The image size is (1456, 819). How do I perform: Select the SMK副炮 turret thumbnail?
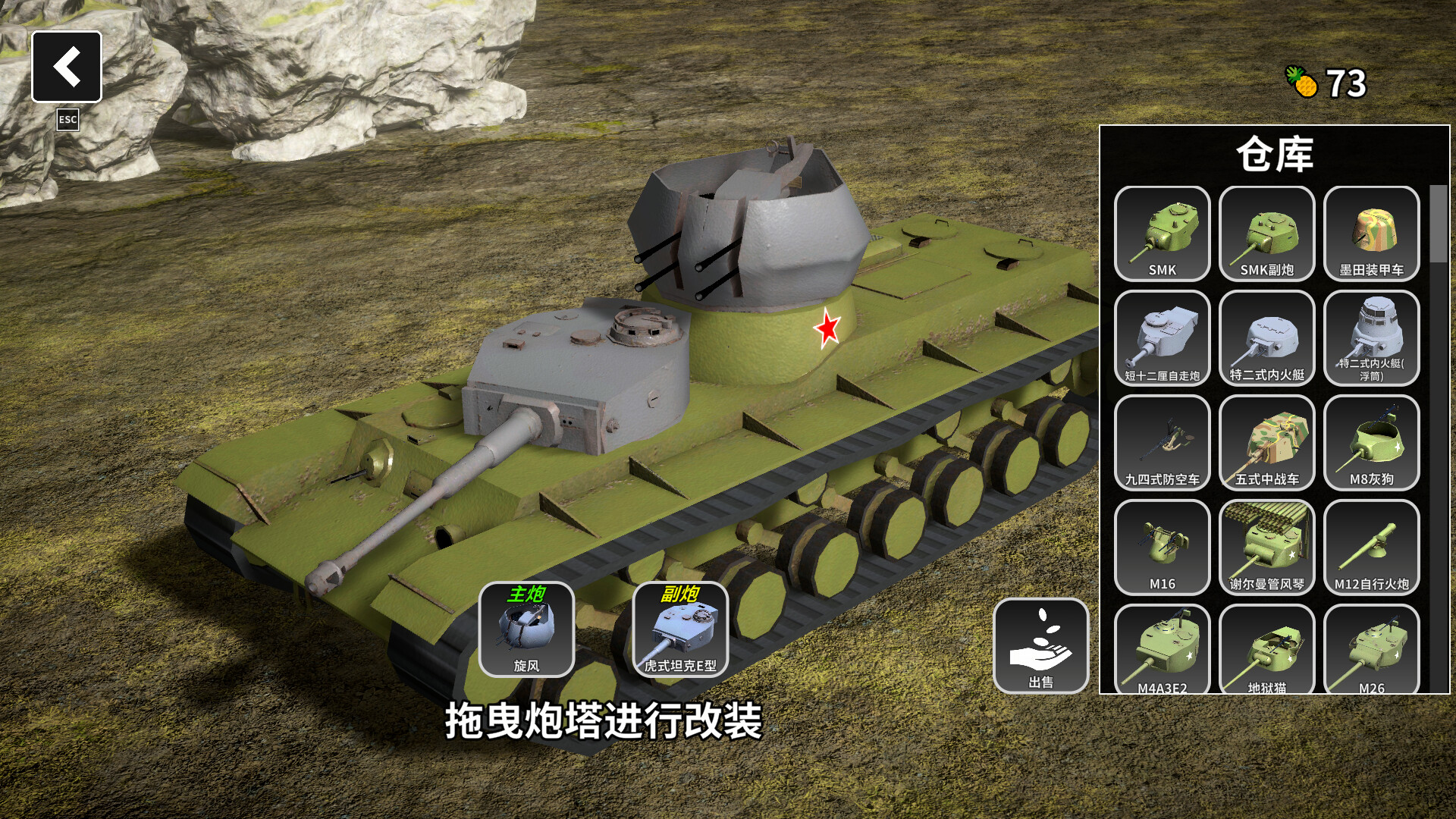(1266, 235)
